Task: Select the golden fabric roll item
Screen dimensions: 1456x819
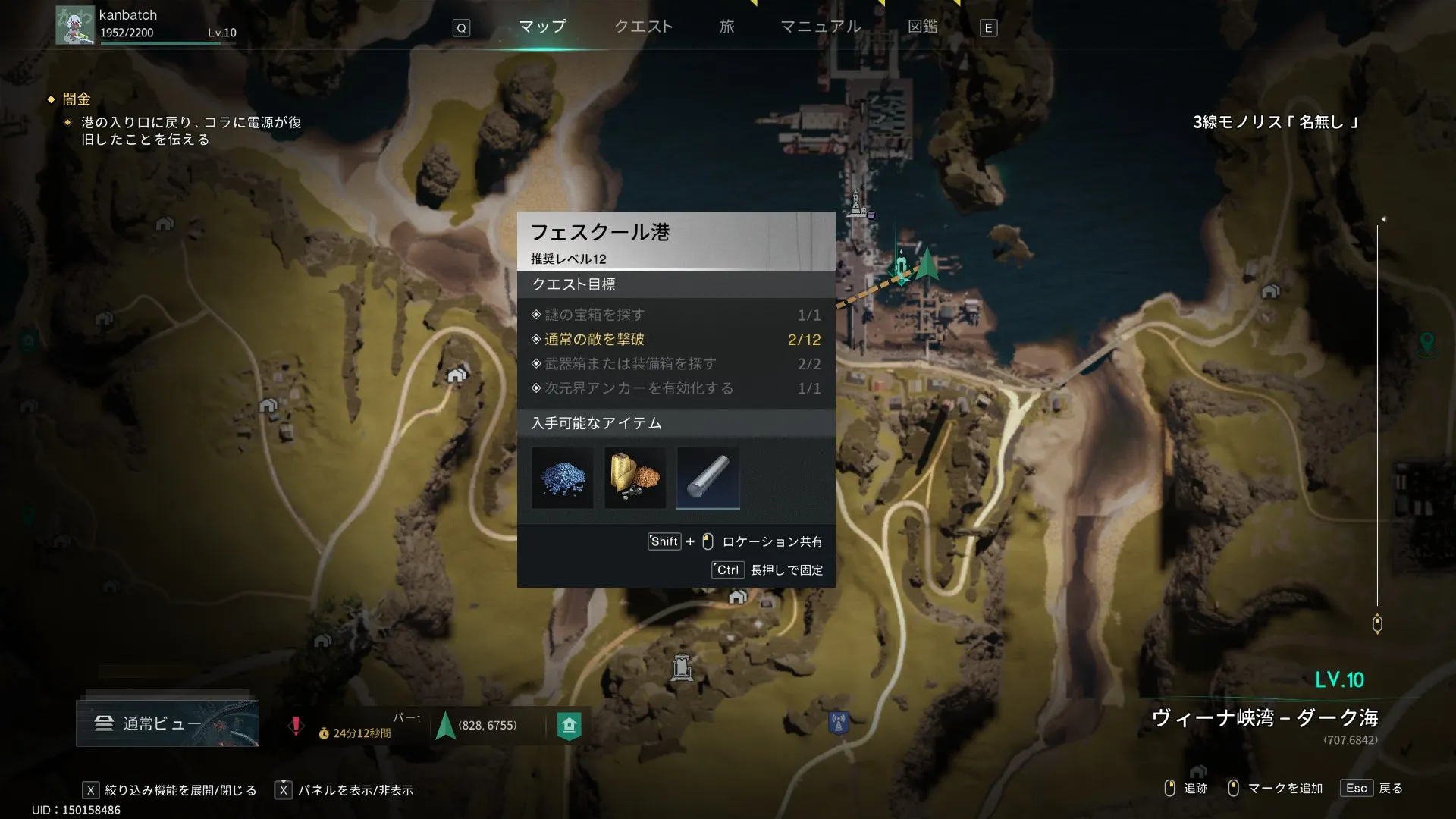Action: click(x=635, y=478)
